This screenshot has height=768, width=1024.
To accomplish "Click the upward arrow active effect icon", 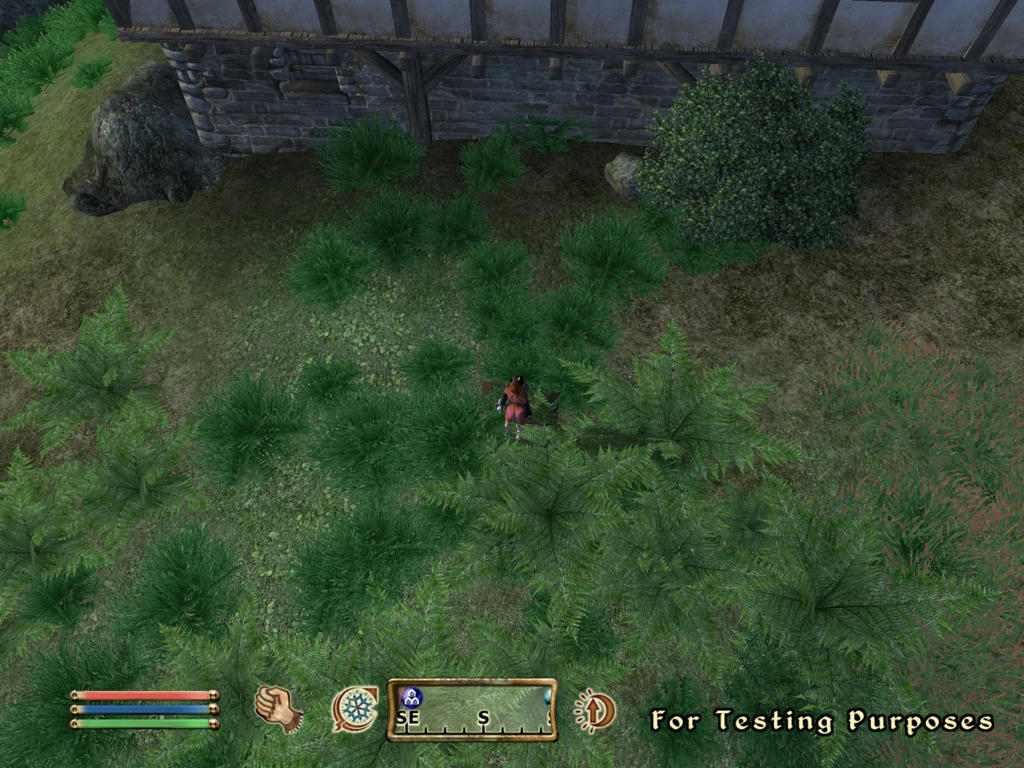I will click(595, 710).
